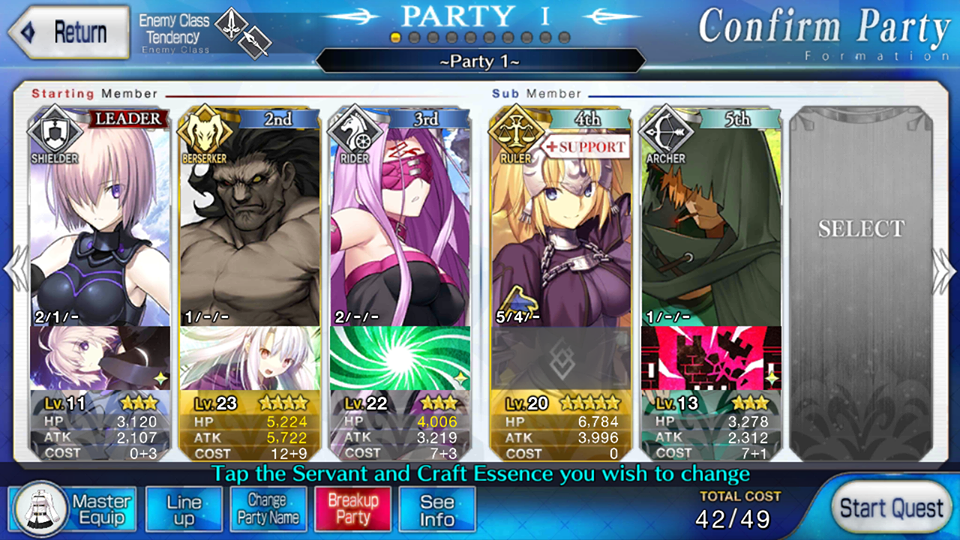960x540 pixels.
Task: Open the Master Equip menu
Action: pos(72,509)
